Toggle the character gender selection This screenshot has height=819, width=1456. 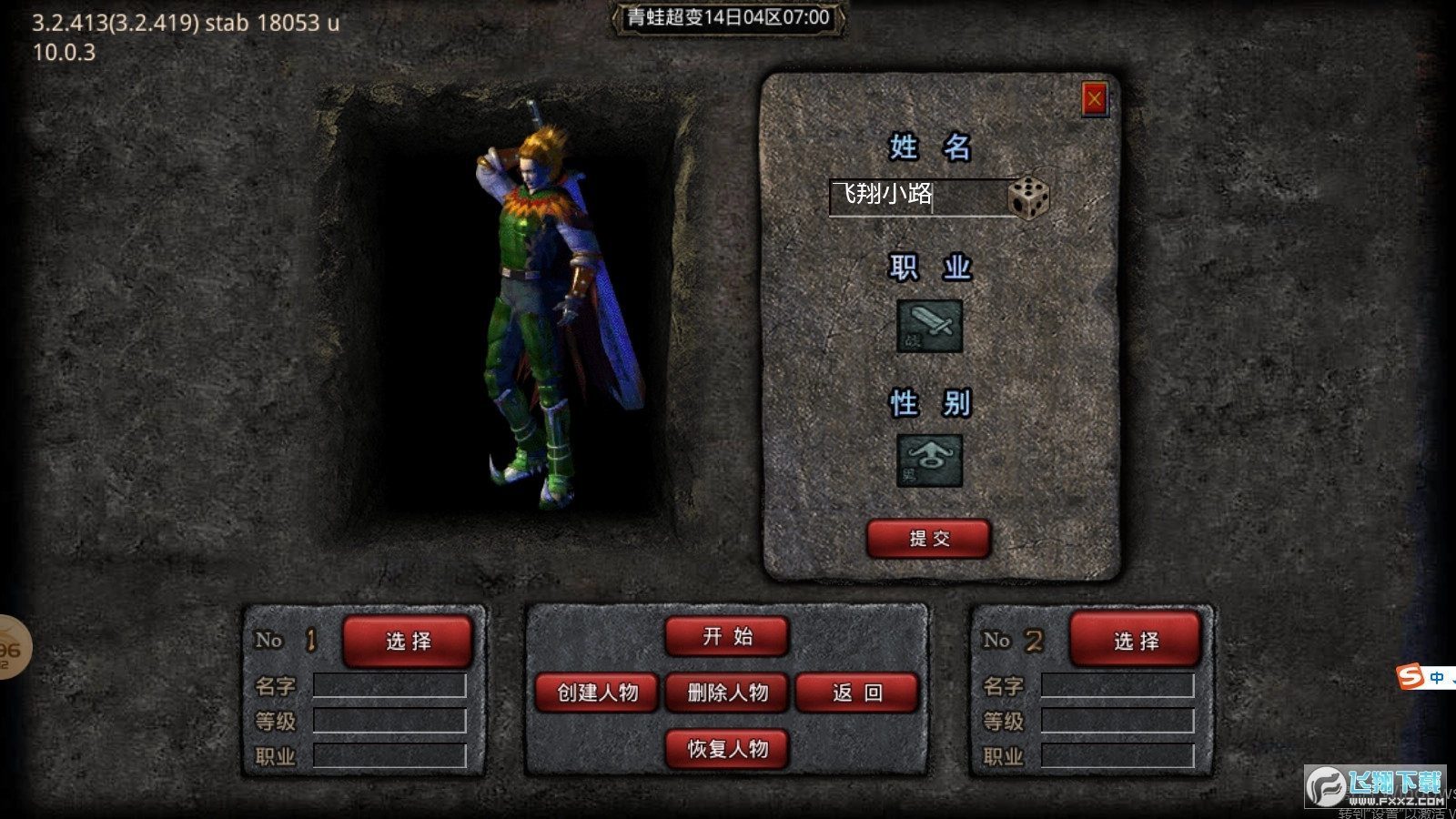[x=931, y=460]
